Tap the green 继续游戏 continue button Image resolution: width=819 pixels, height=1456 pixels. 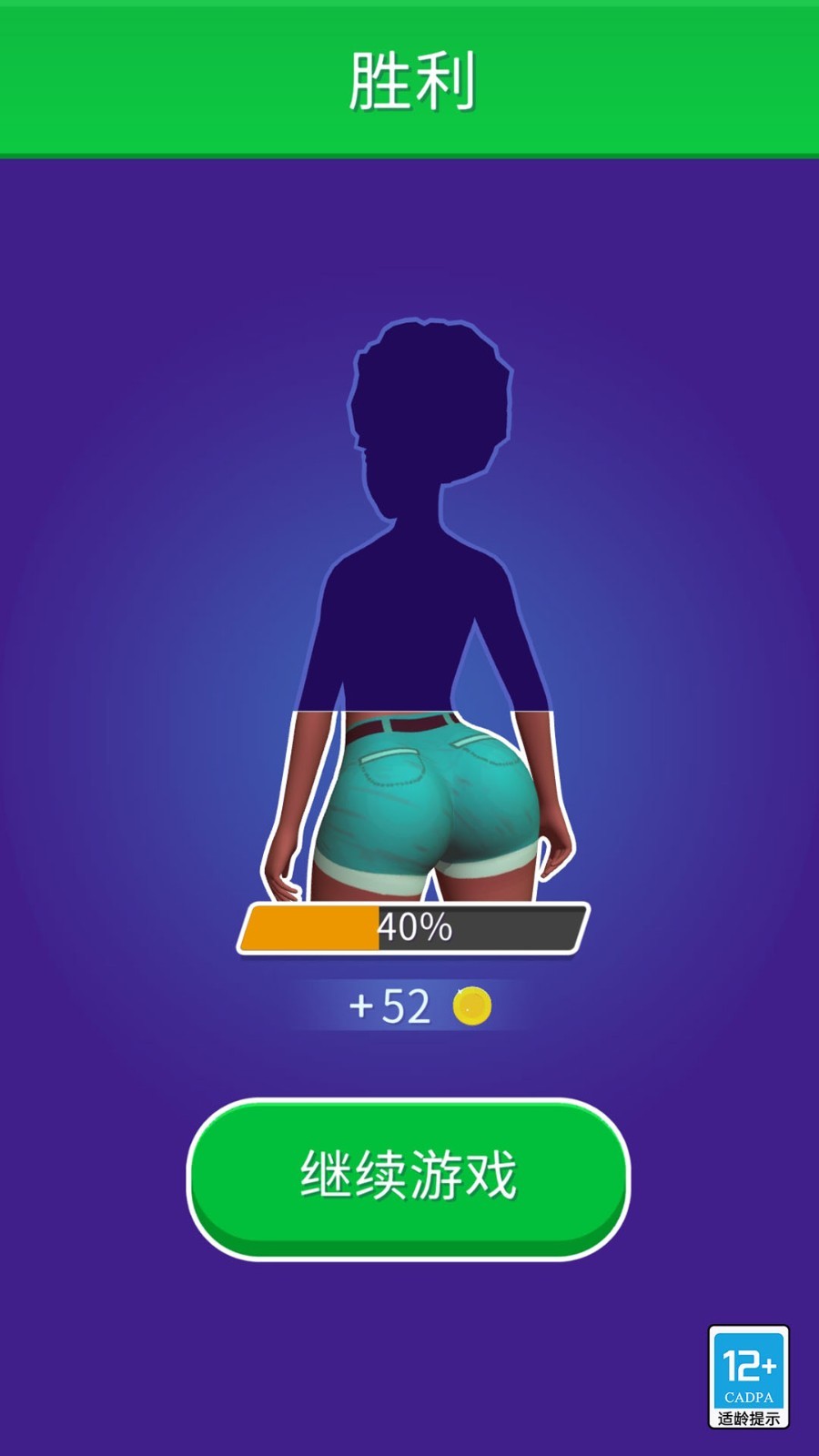pos(409,1177)
